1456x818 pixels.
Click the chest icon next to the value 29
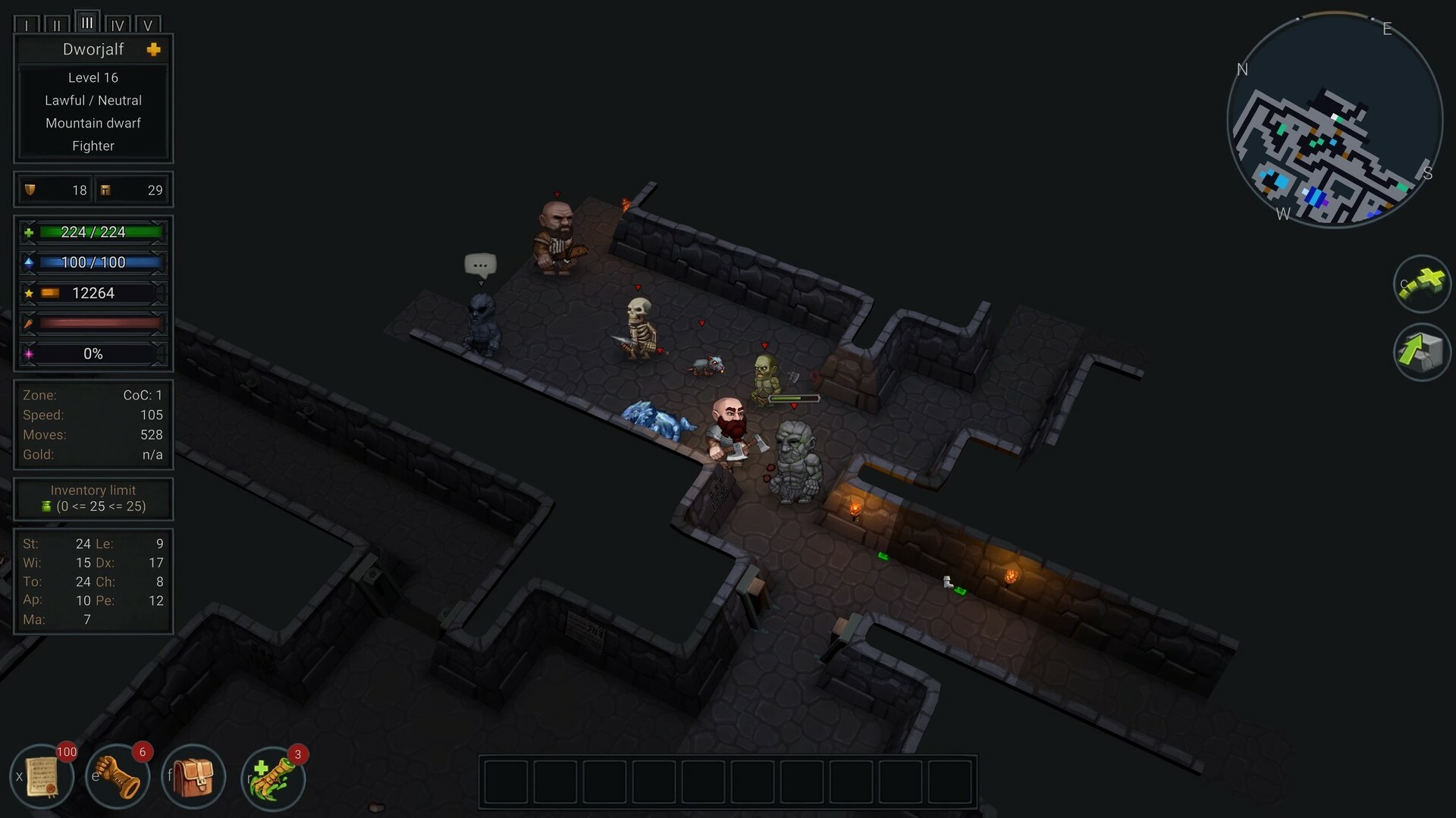[x=104, y=190]
